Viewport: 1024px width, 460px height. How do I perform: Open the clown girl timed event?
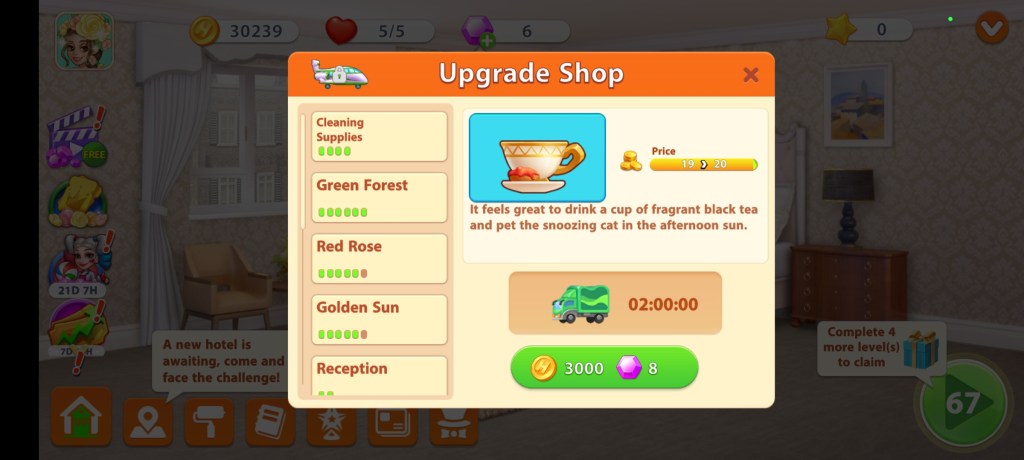[78, 260]
